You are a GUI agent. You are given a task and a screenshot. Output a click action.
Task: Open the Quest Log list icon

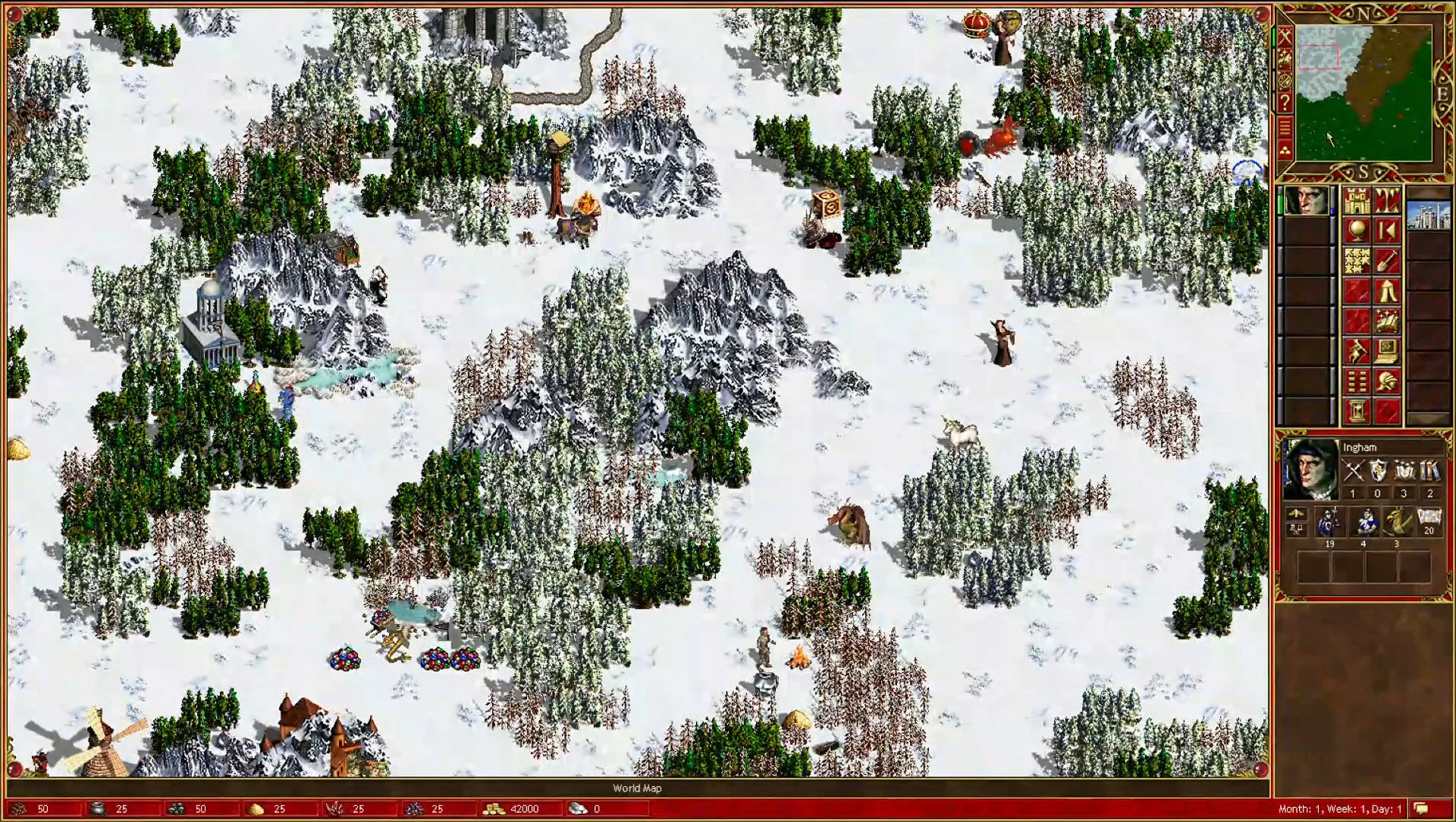click(x=1357, y=381)
